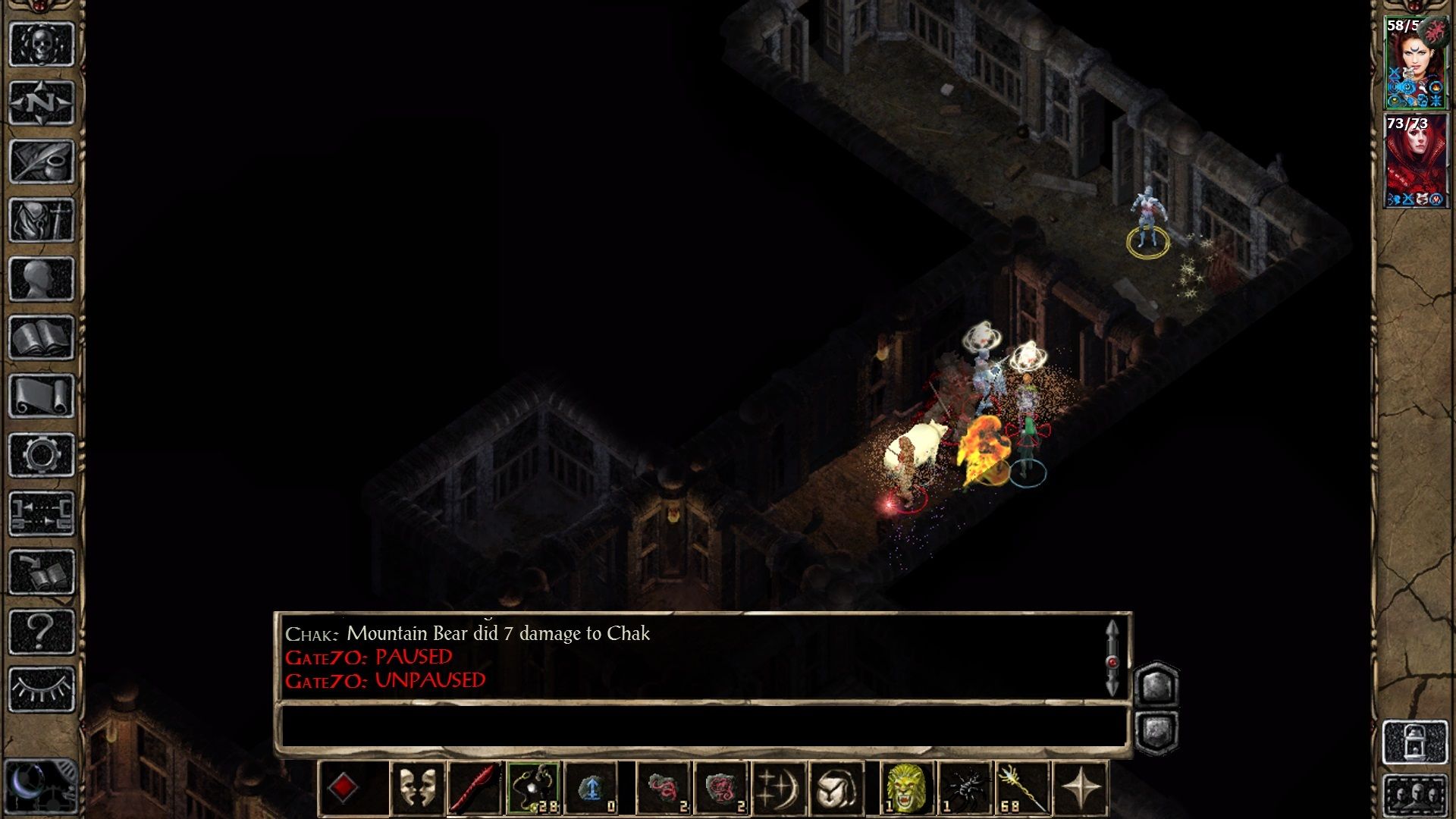1456x819 pixels.
Task: Click the skull return-to-game button
Action: tap(42, 43)
